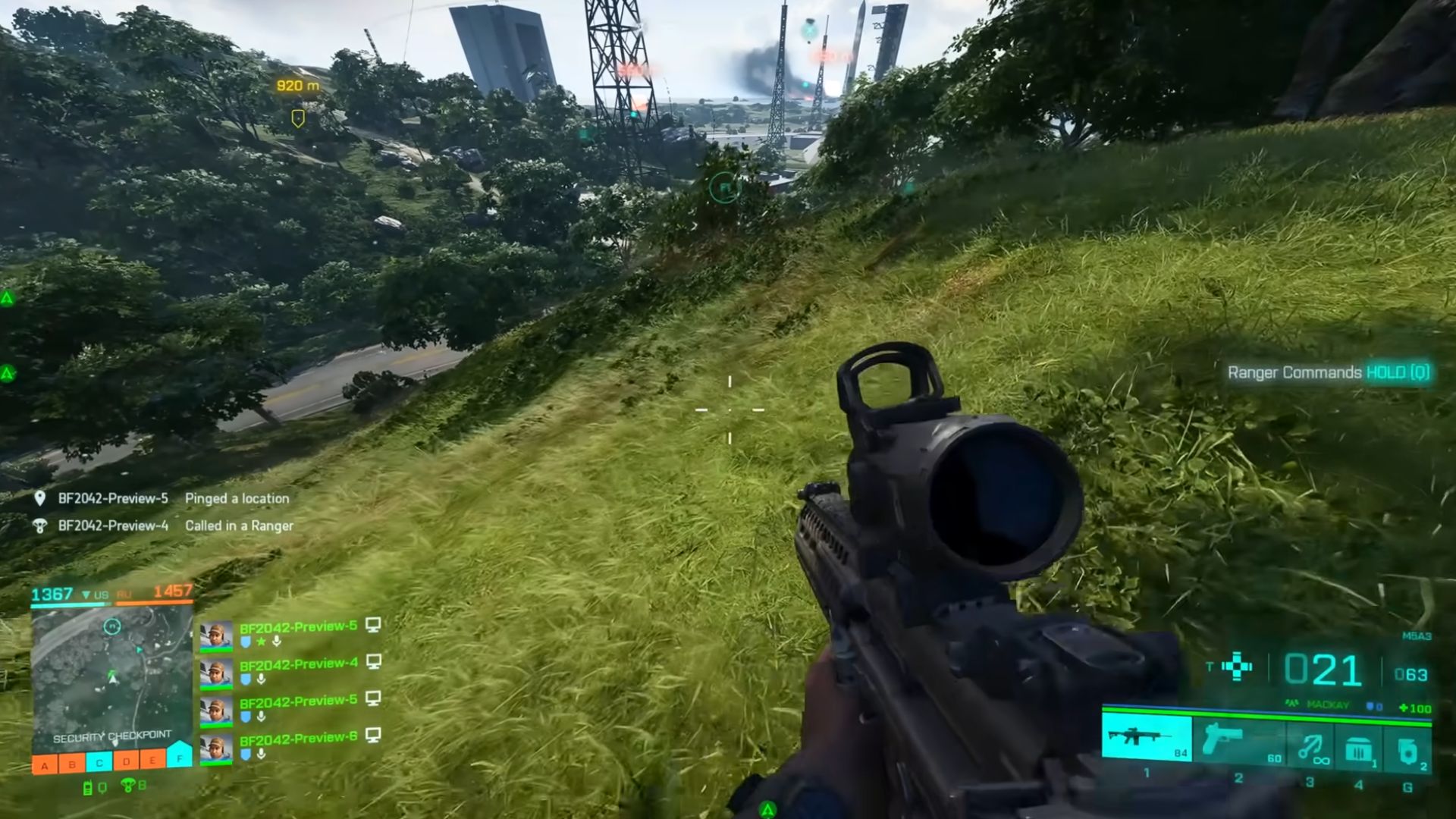Mute BF2042-Preview-4's microphone icon
This screenshot has width=1456, height=819.
[262, 679]
